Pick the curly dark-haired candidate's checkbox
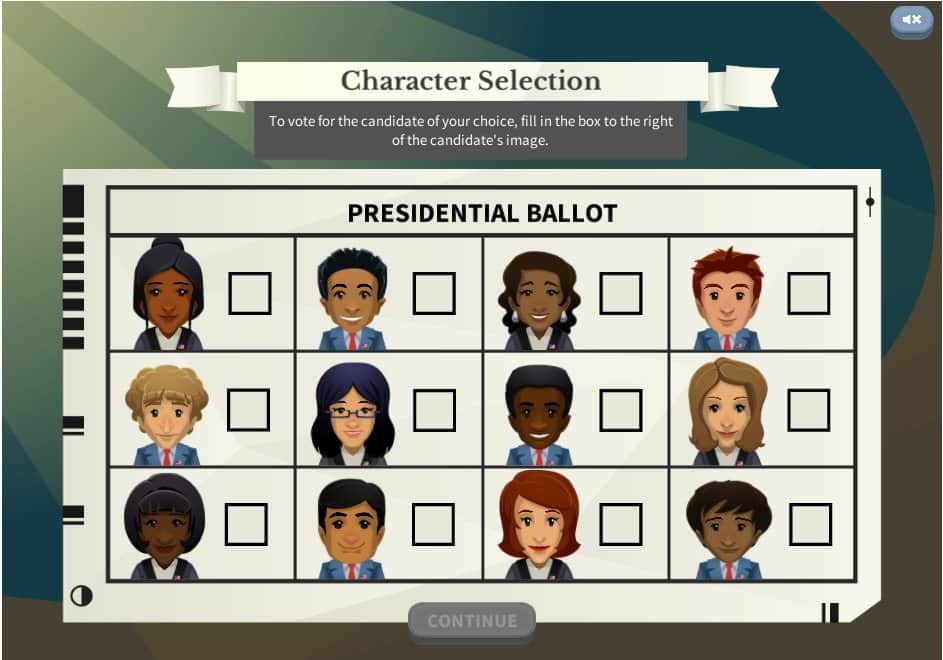The width and height of the screenshot is (943, 660). (x=810, y=525)
